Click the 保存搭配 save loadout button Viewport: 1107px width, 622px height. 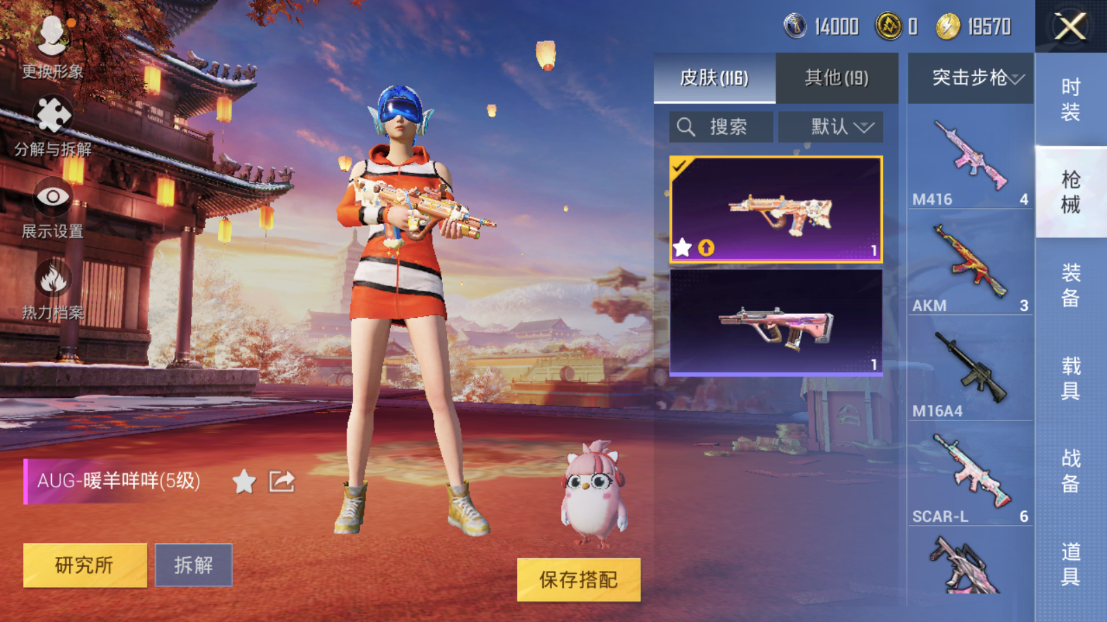point(578,580)
